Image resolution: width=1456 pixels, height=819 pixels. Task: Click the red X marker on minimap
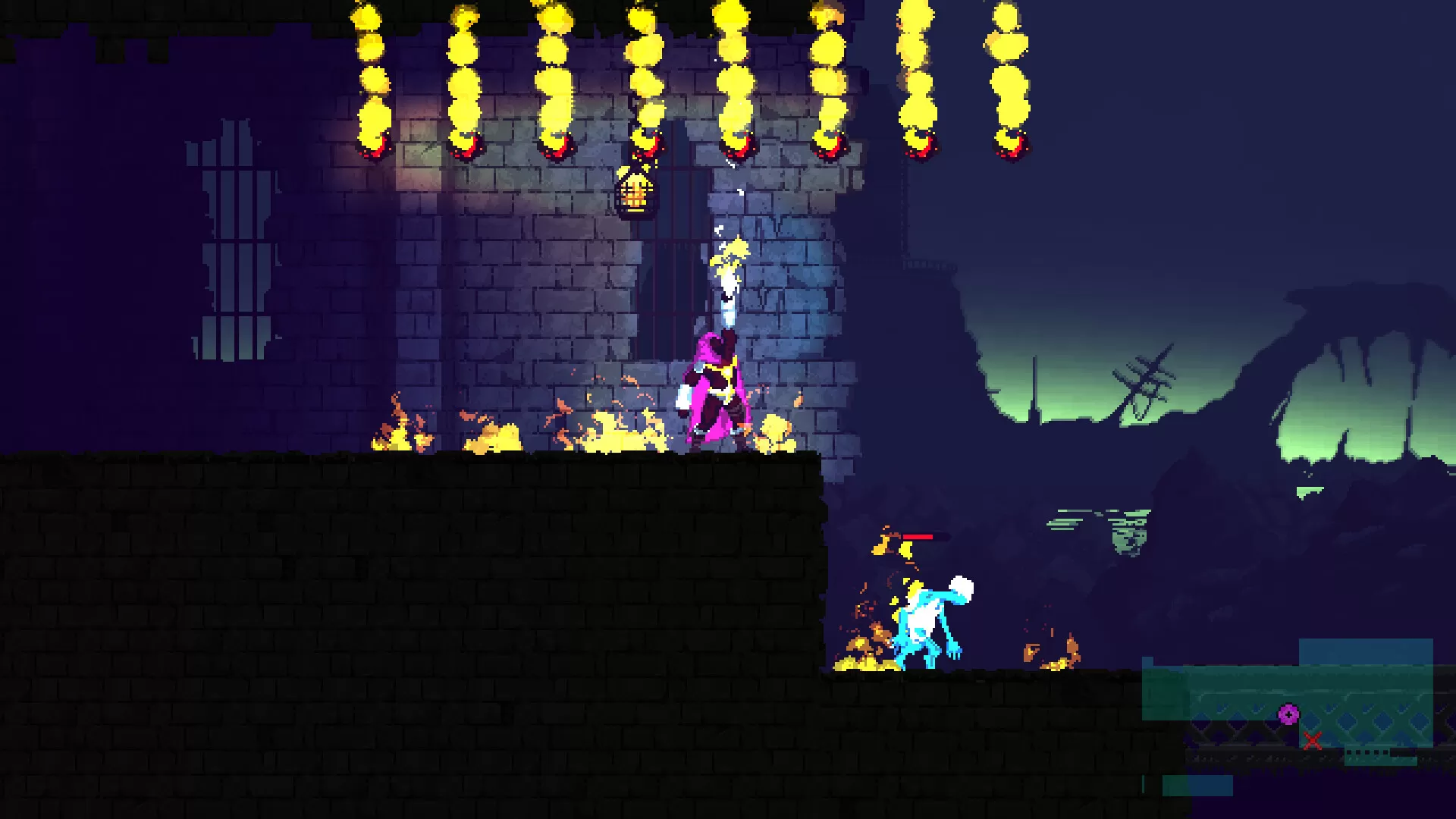coord(1313,740)
